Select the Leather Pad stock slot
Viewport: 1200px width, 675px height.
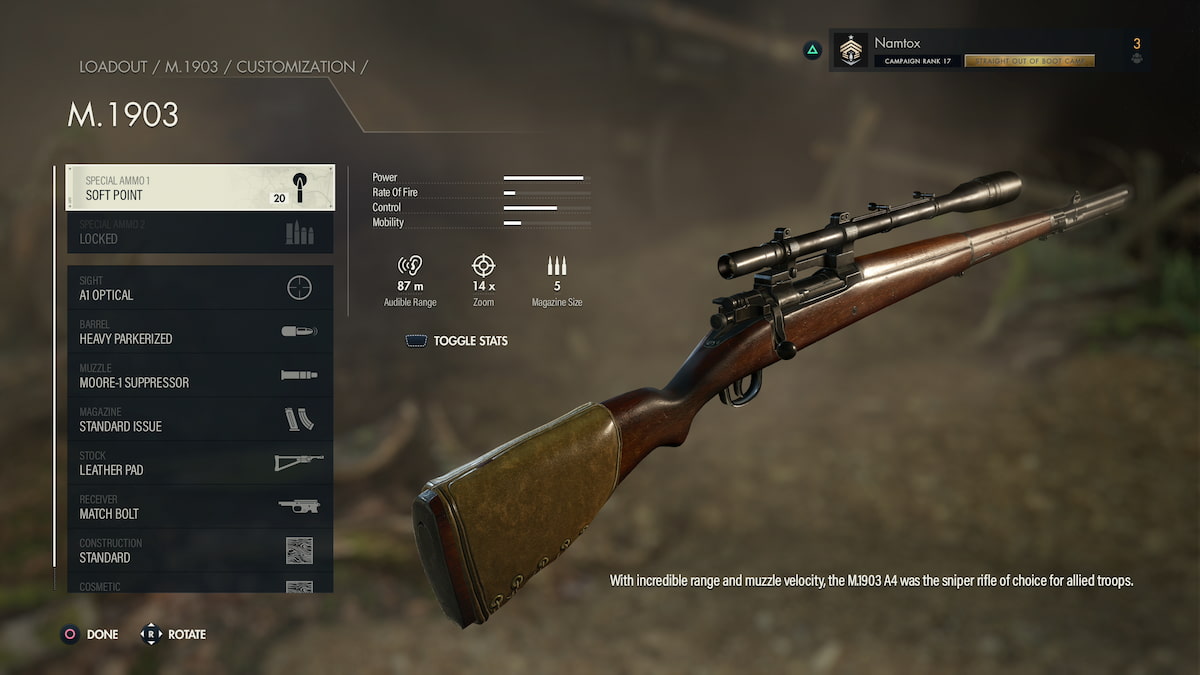click(x=200, y=463)
